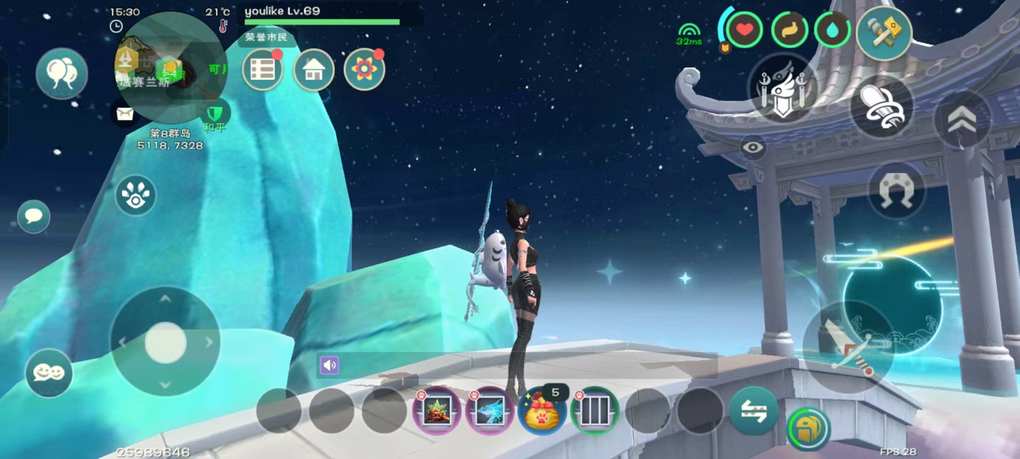Open the hammer and blueprint build menu
This screenshot has height=459, width=1020.
point(884,34)
